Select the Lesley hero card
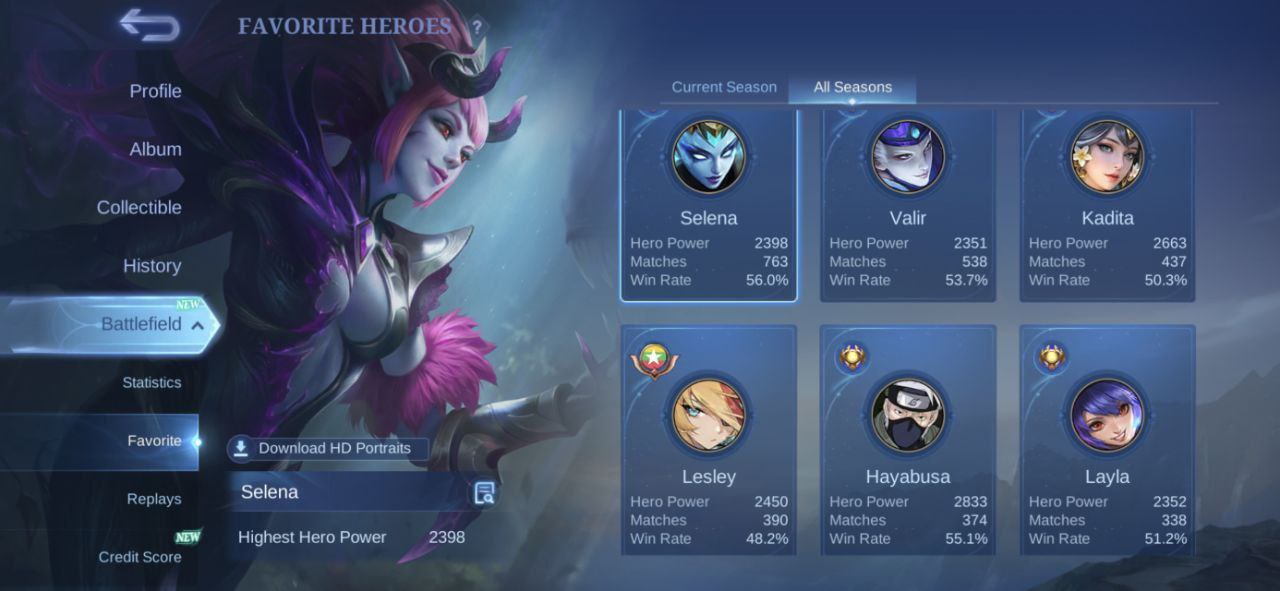 (708, 440)
